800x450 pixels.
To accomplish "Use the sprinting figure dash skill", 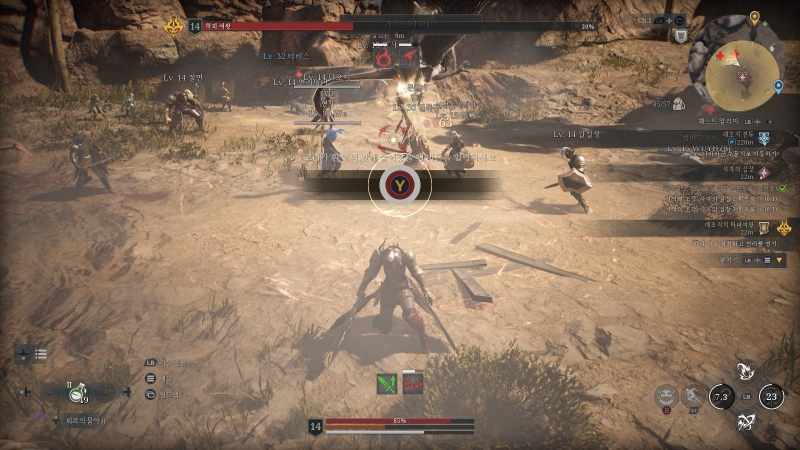I will point(692,396).
